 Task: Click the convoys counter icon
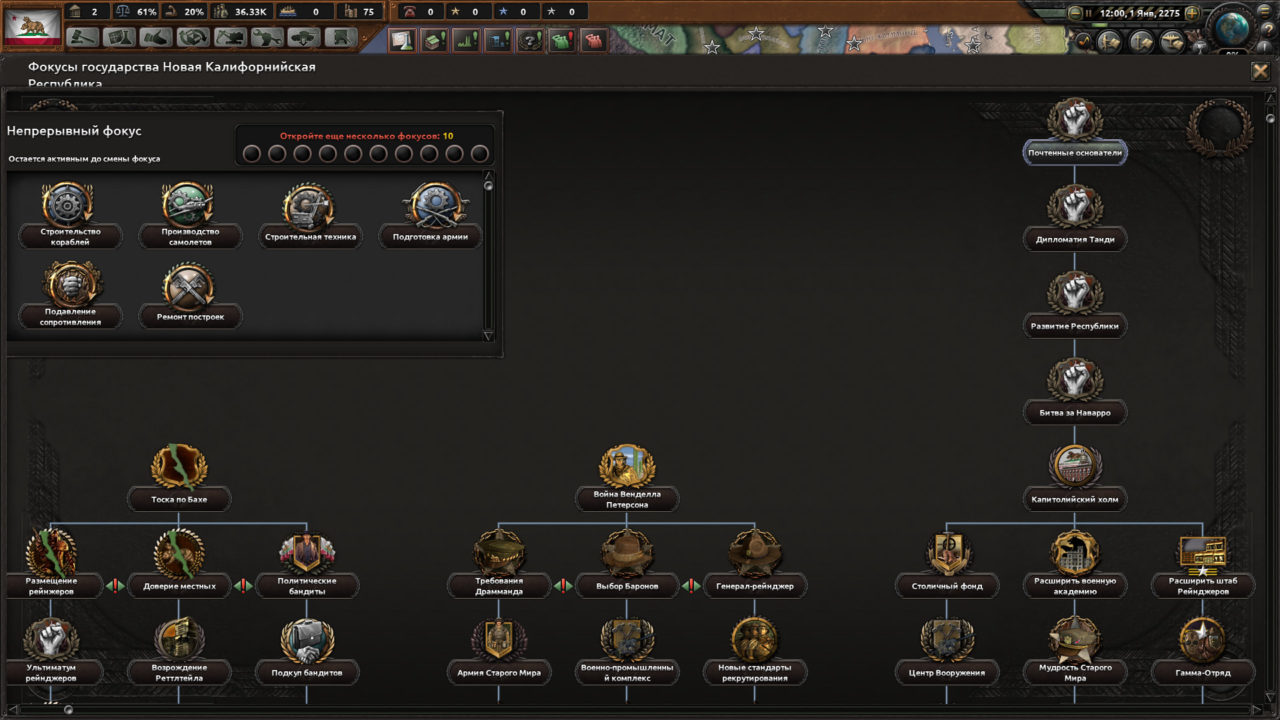click(287, 13)
